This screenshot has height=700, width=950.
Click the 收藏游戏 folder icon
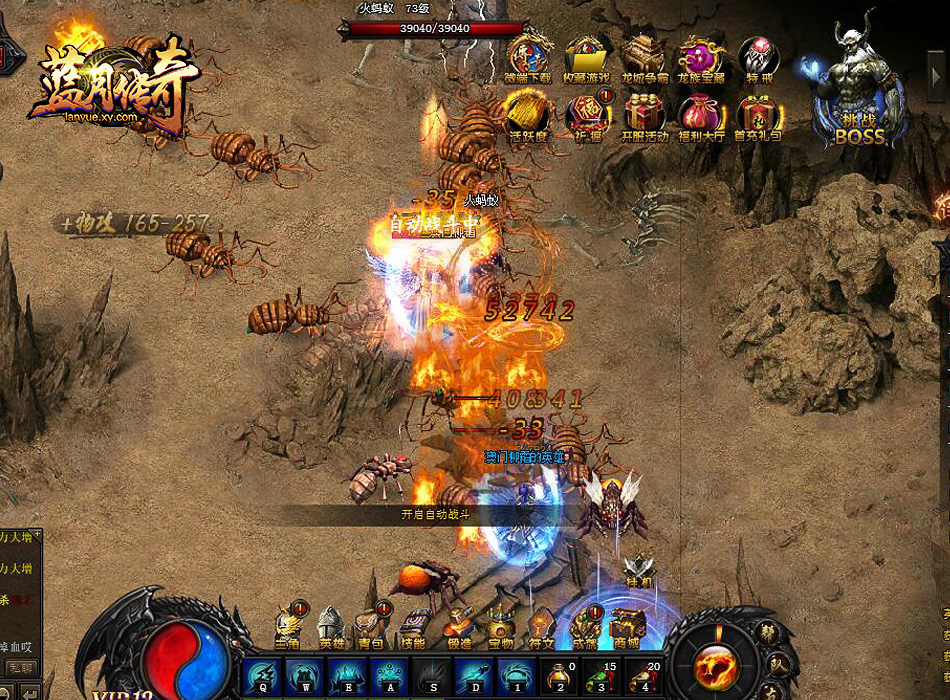586,58
